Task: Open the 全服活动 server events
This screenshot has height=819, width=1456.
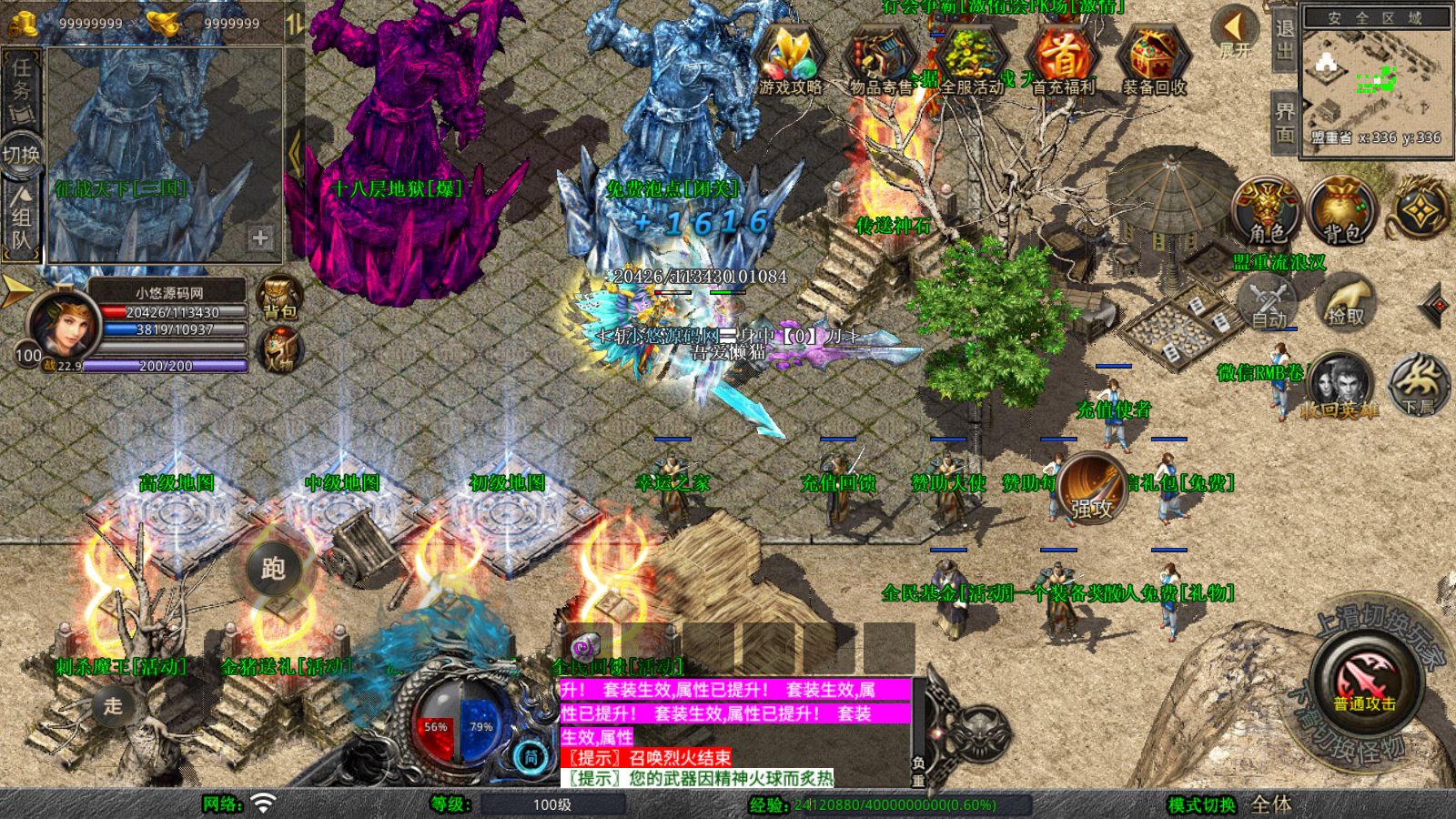Action: [972, 60]
